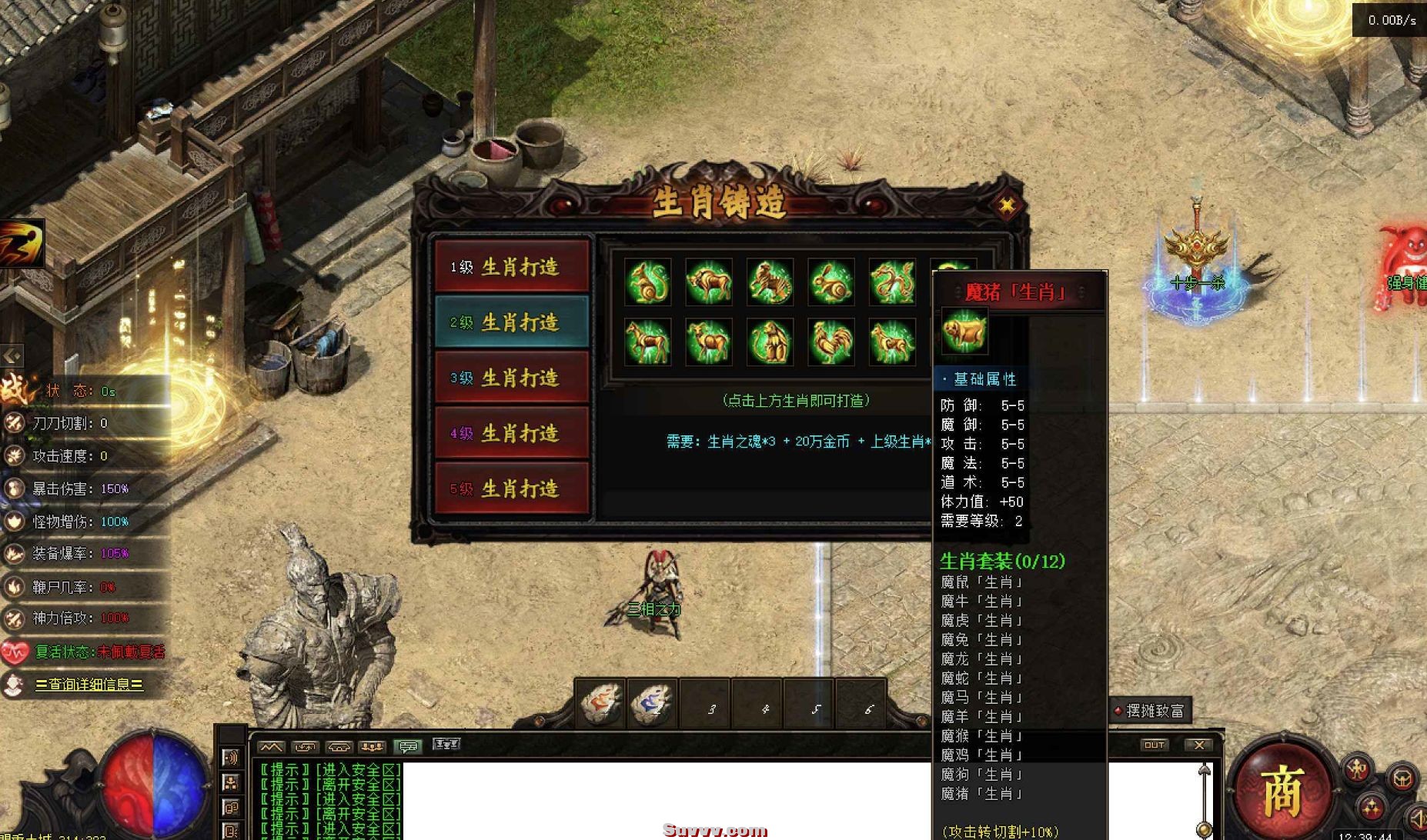This screenshot has height=840, width=1427.
Task: Select the ox zodiac icon
Action: 708,282
